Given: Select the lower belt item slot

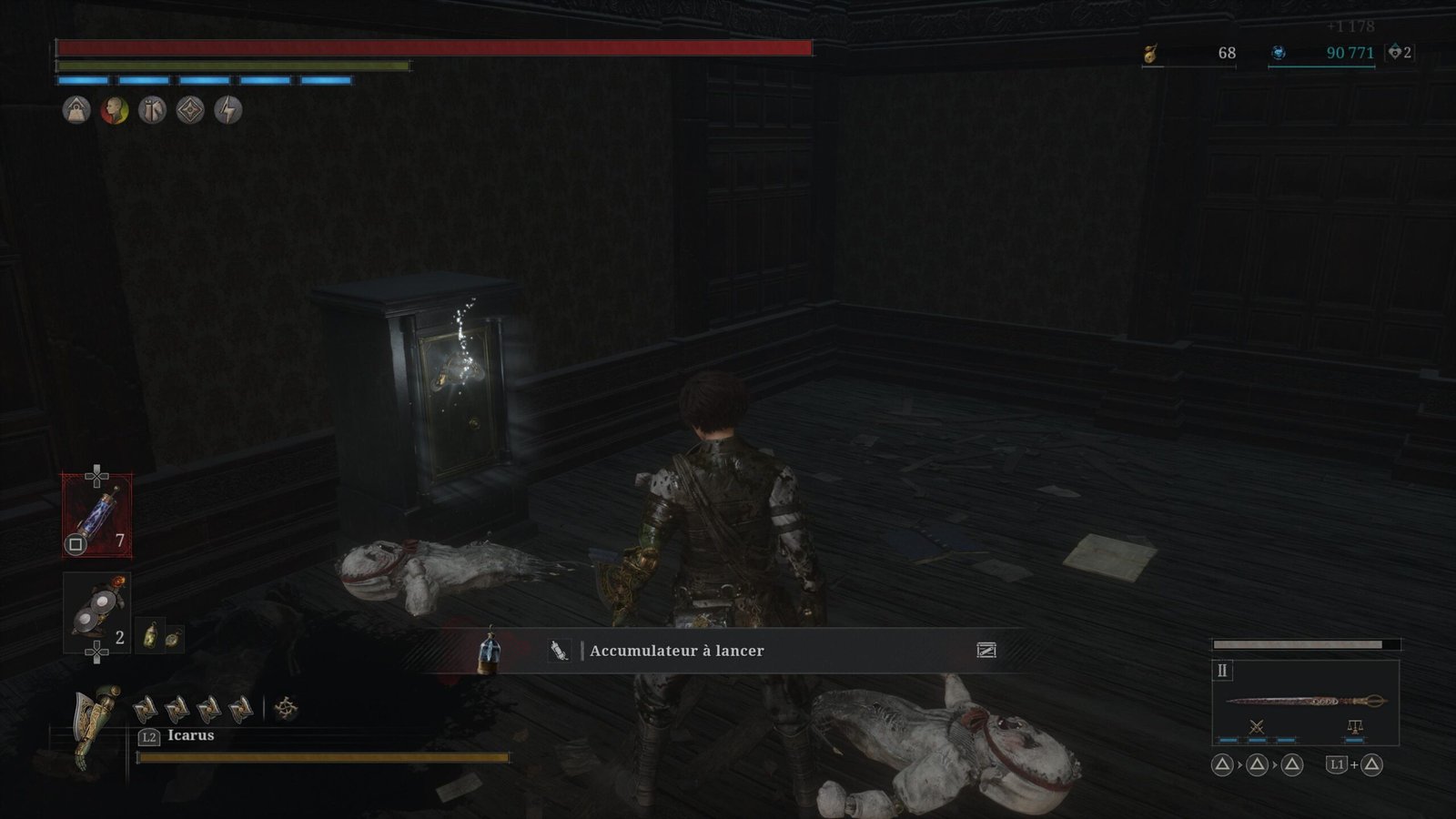Looking at the screenshot, I should (96, 612).
